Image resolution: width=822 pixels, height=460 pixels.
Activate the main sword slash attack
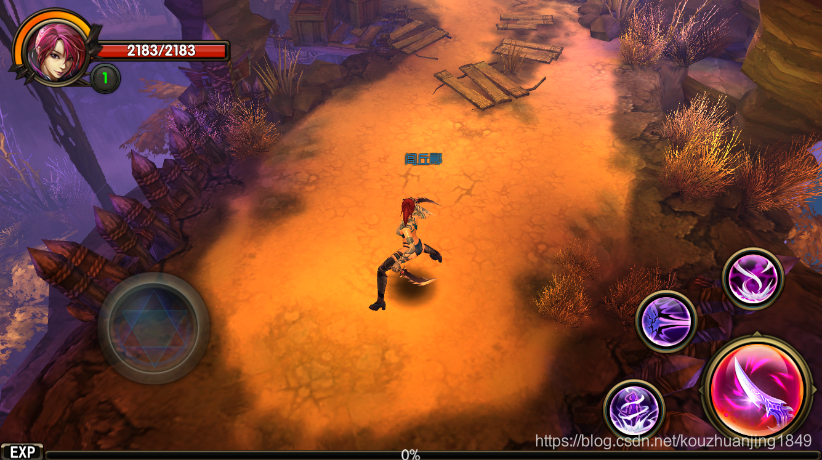coord(757,386)
